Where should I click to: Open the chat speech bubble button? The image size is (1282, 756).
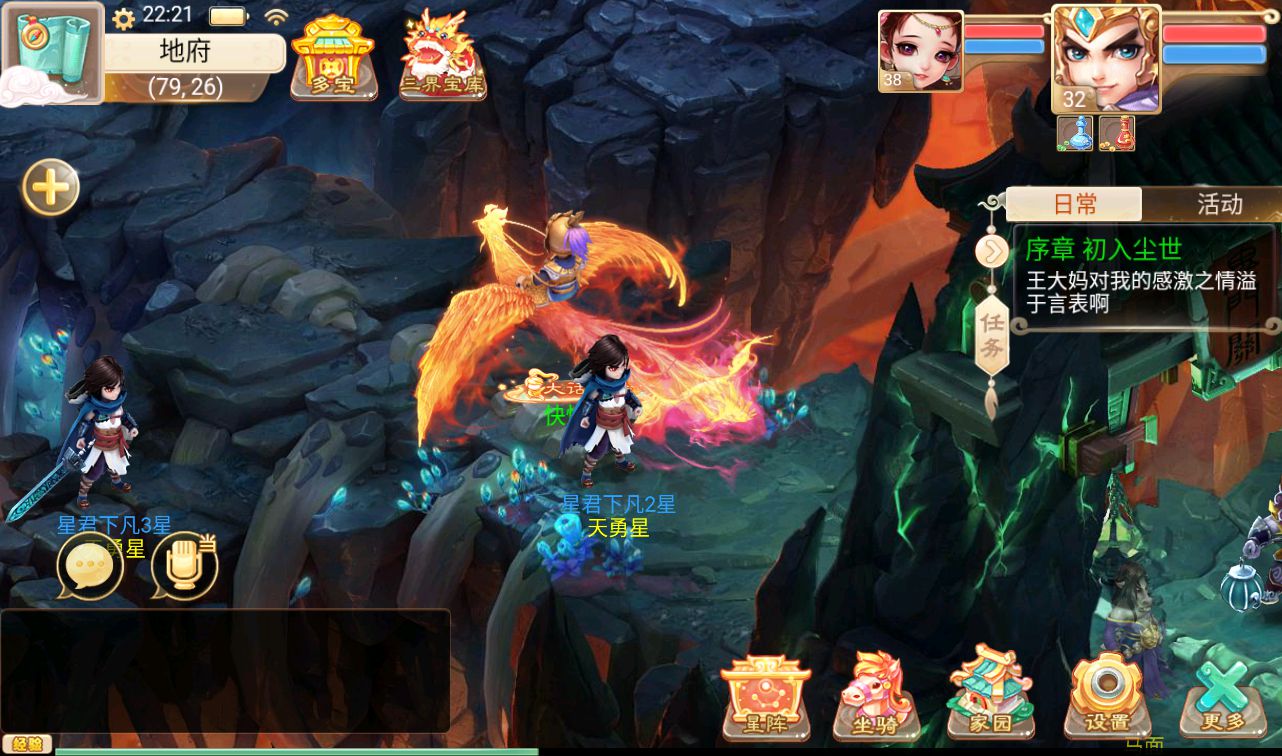pyautogui.click(x=90, y=567)
